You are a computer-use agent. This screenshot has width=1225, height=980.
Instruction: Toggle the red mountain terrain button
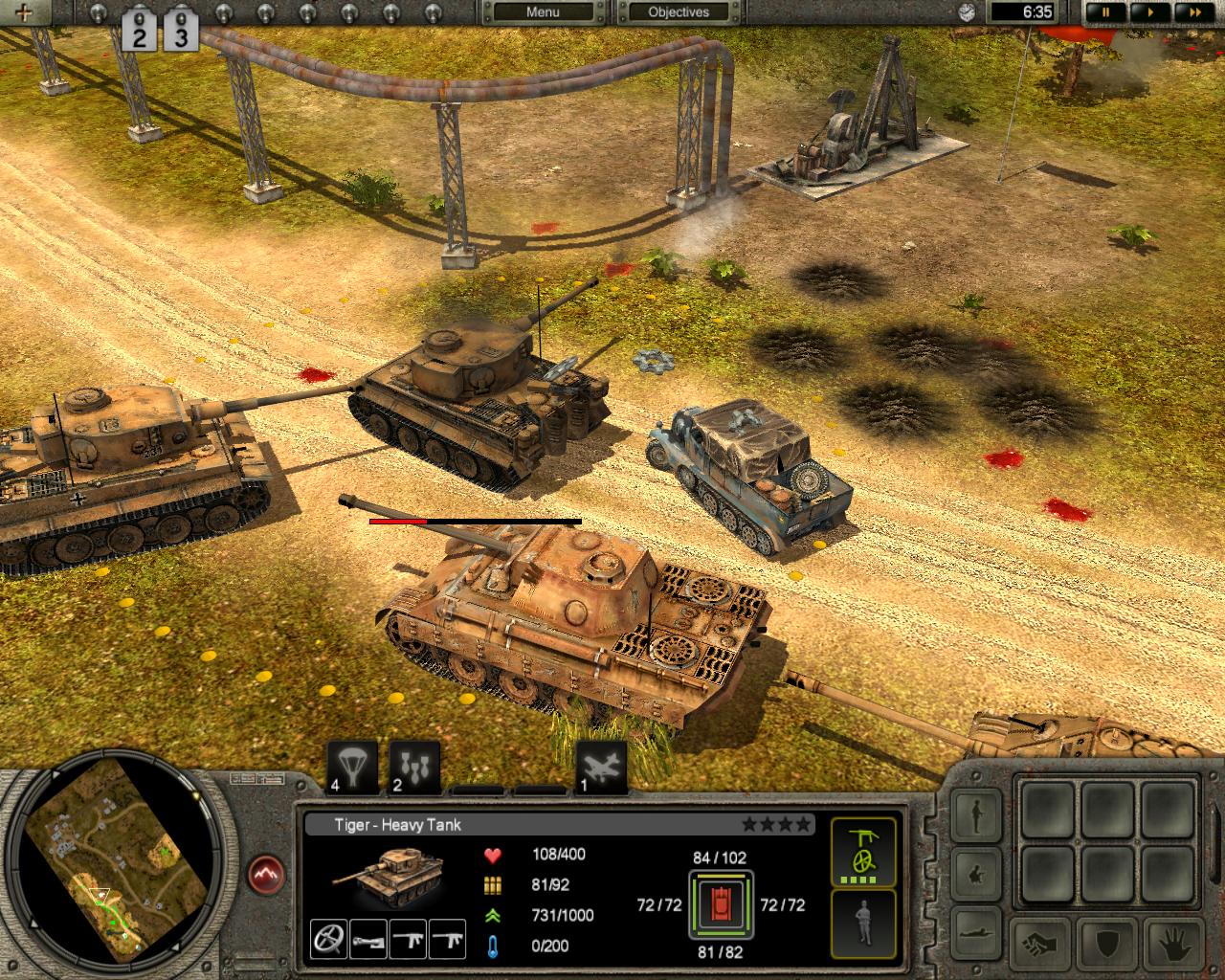tap(269, 874)
